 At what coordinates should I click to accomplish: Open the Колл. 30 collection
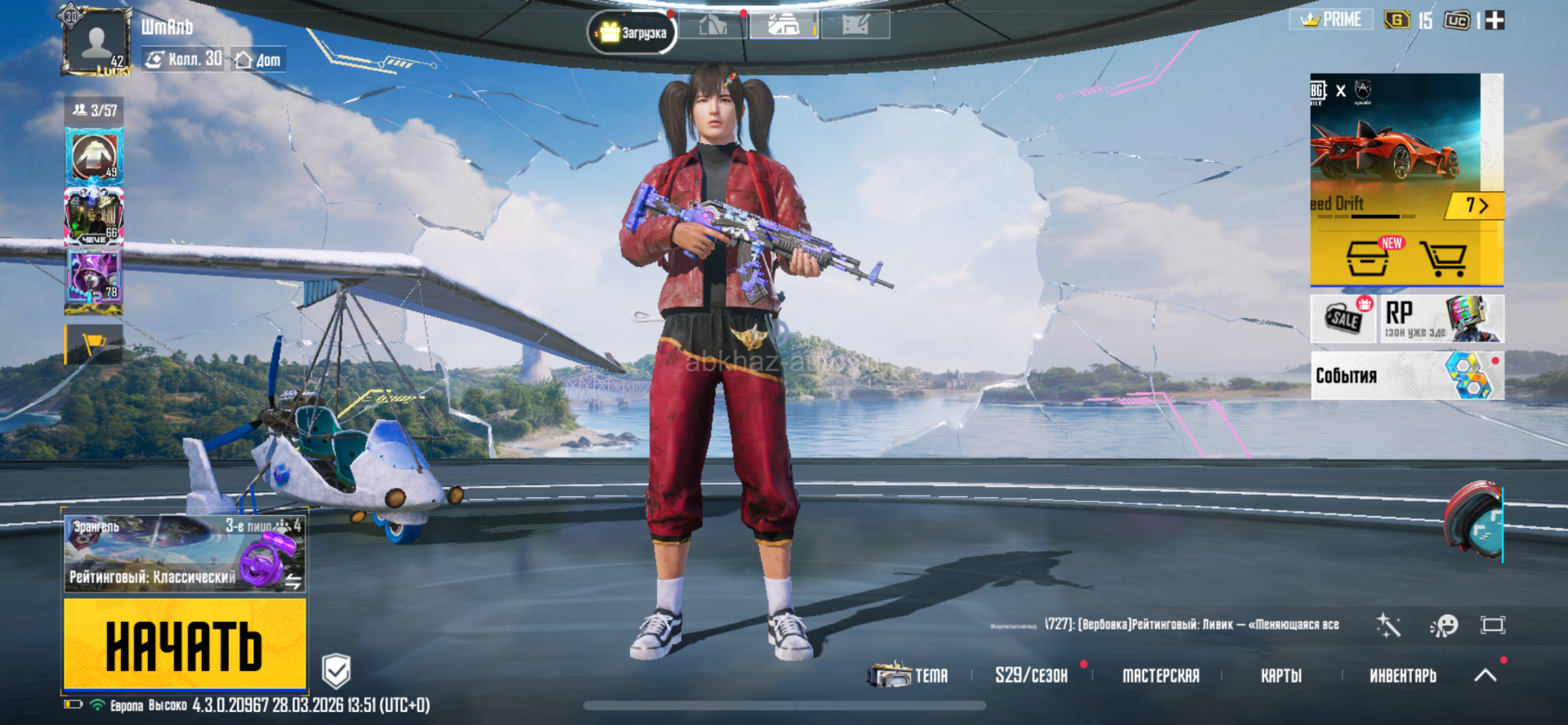click(x=184, y=59)
